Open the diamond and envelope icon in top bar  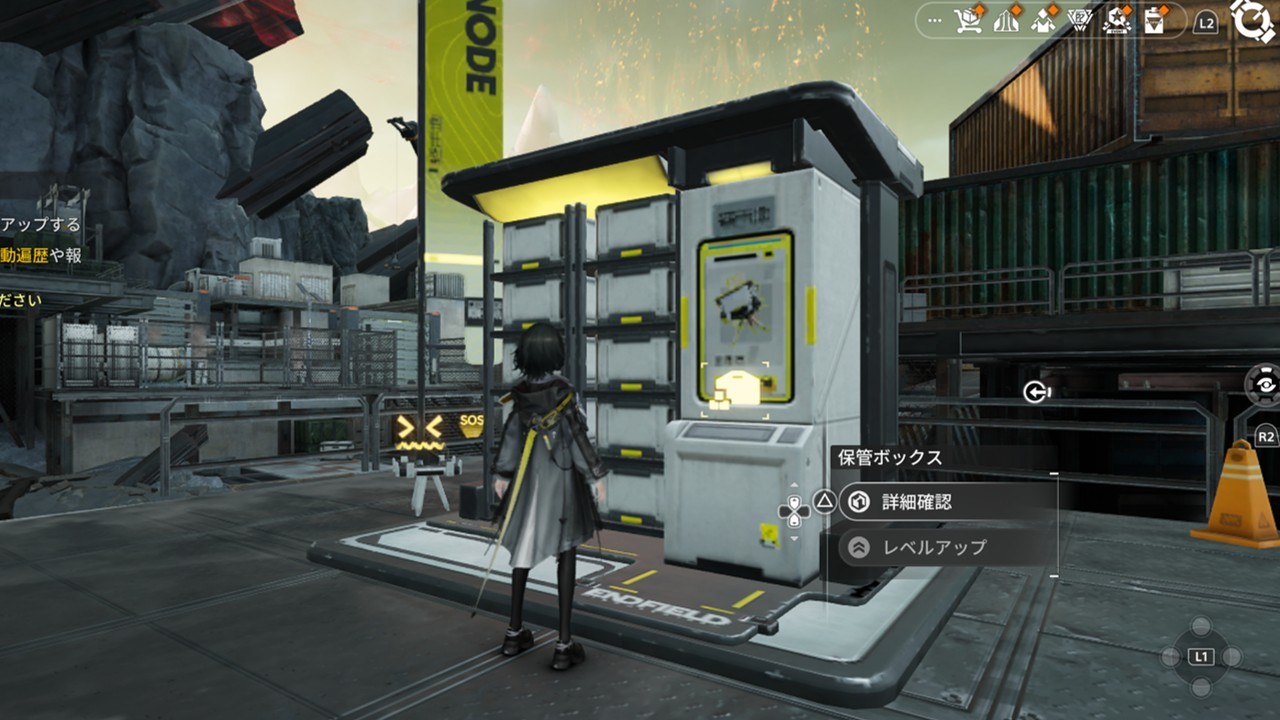pyautogui.click(x=1043, y=21)
